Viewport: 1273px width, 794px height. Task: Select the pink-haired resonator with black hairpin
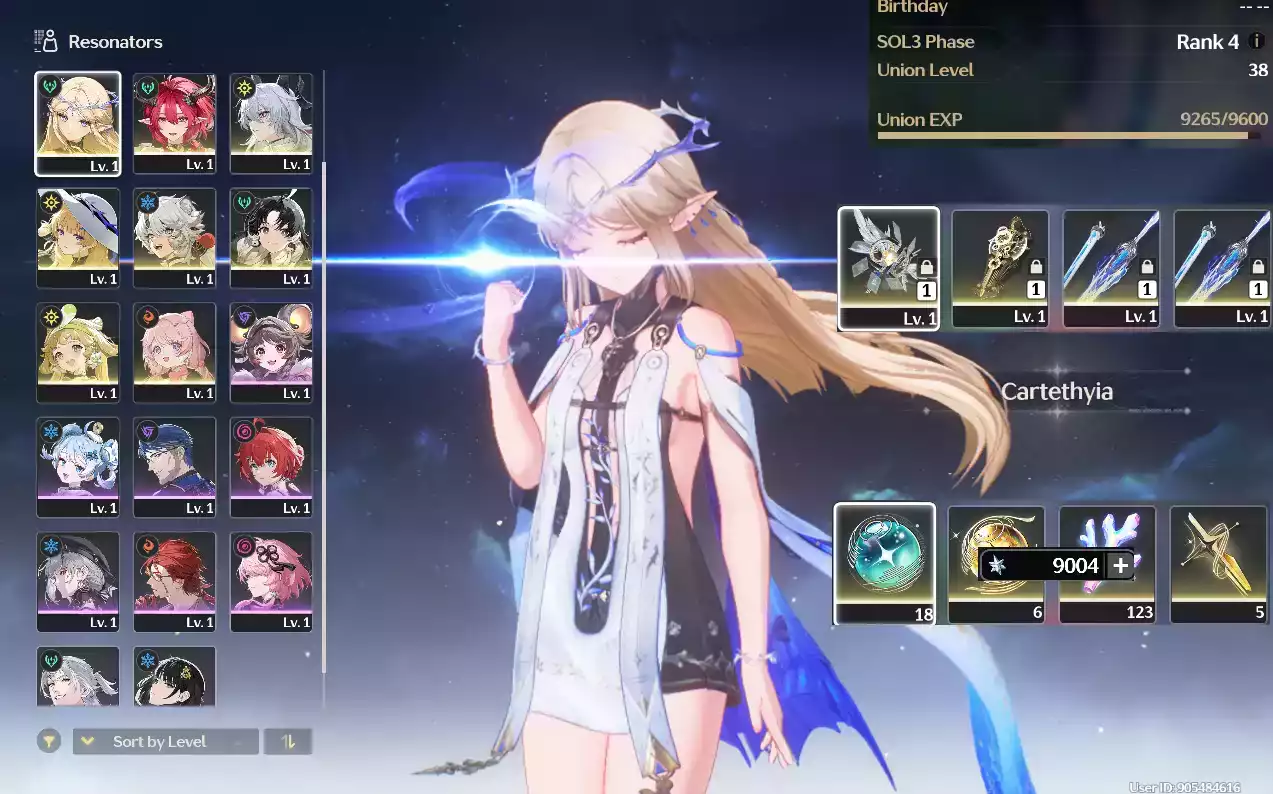pyautogui.click(x=271, y=581)
